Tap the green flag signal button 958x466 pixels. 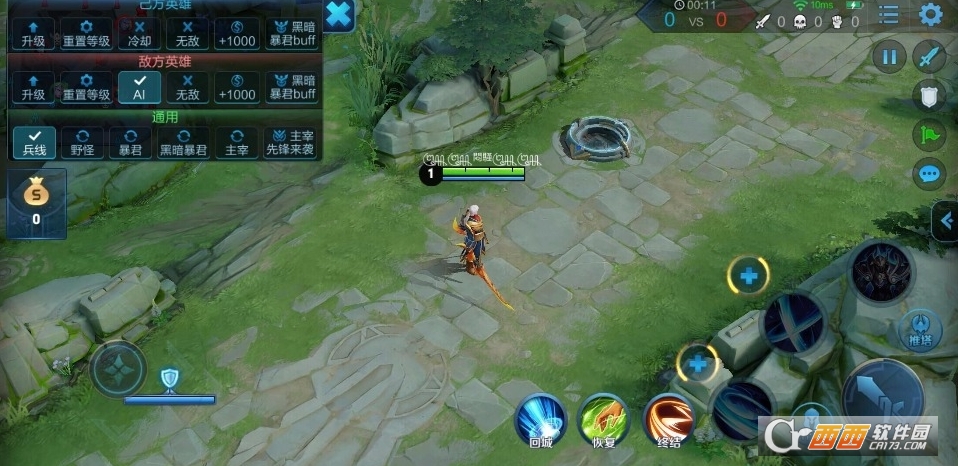(930, 134)
